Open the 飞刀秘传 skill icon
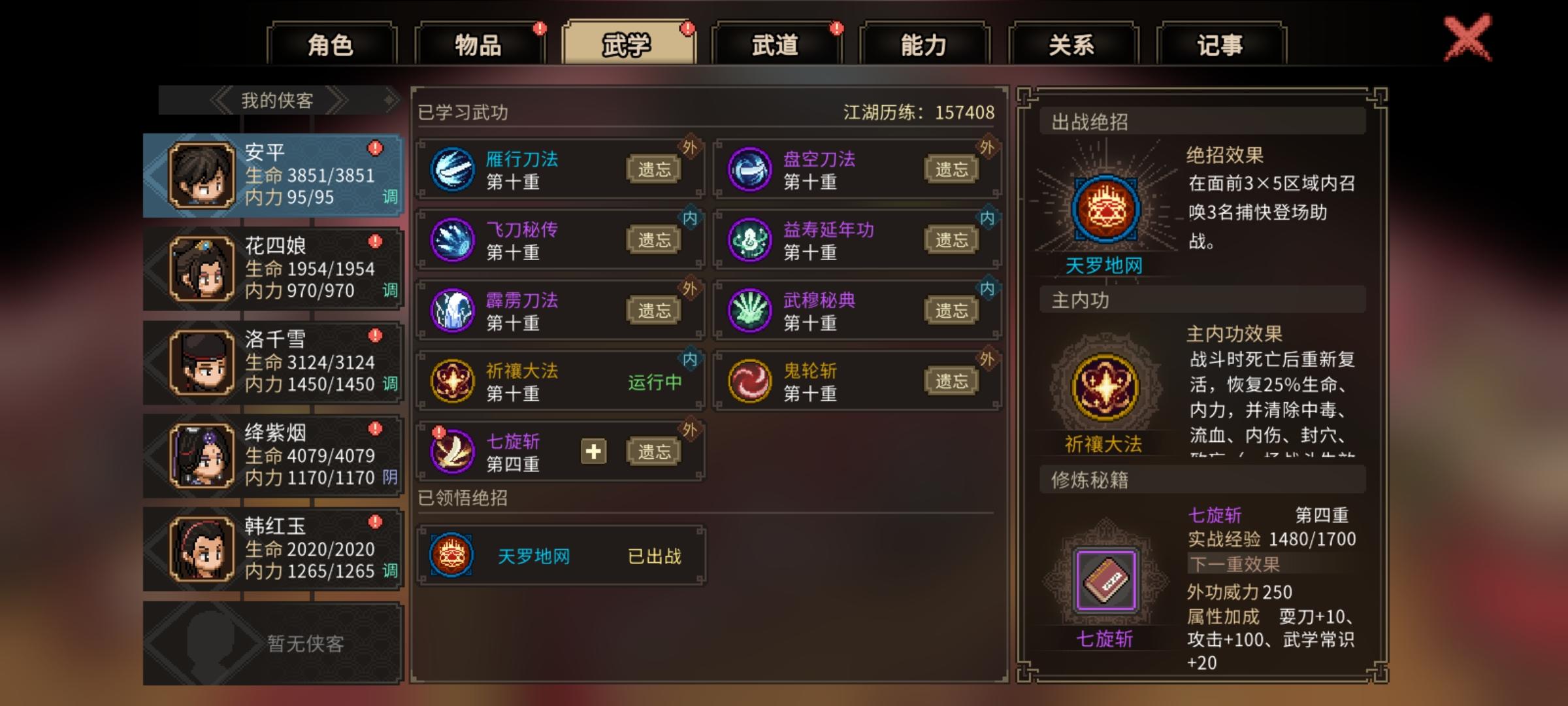Screen dimensions: 1568x706 click(453, 238)
